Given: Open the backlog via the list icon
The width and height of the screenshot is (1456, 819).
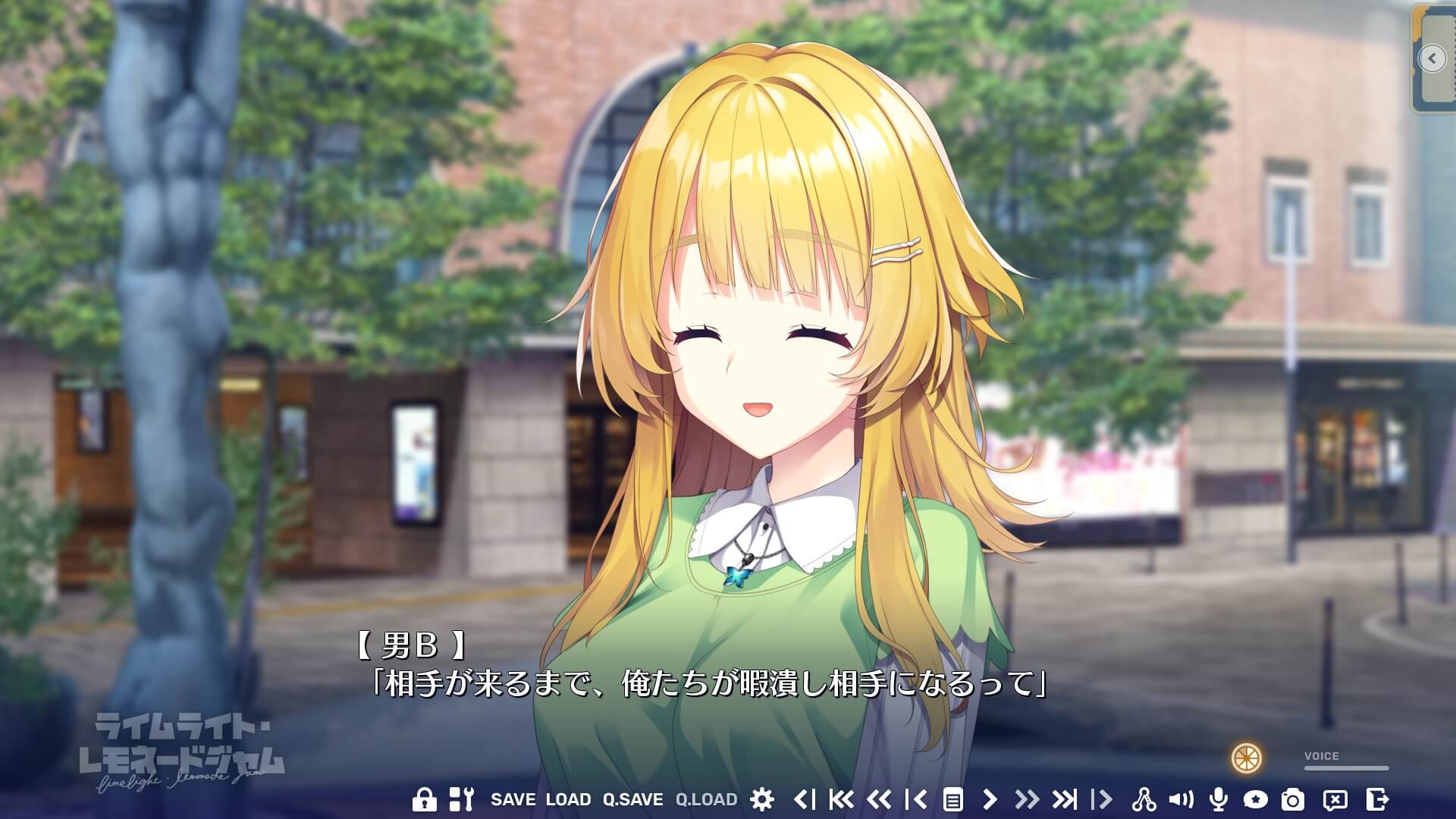Looking at the screenshot, I should 955,799.
